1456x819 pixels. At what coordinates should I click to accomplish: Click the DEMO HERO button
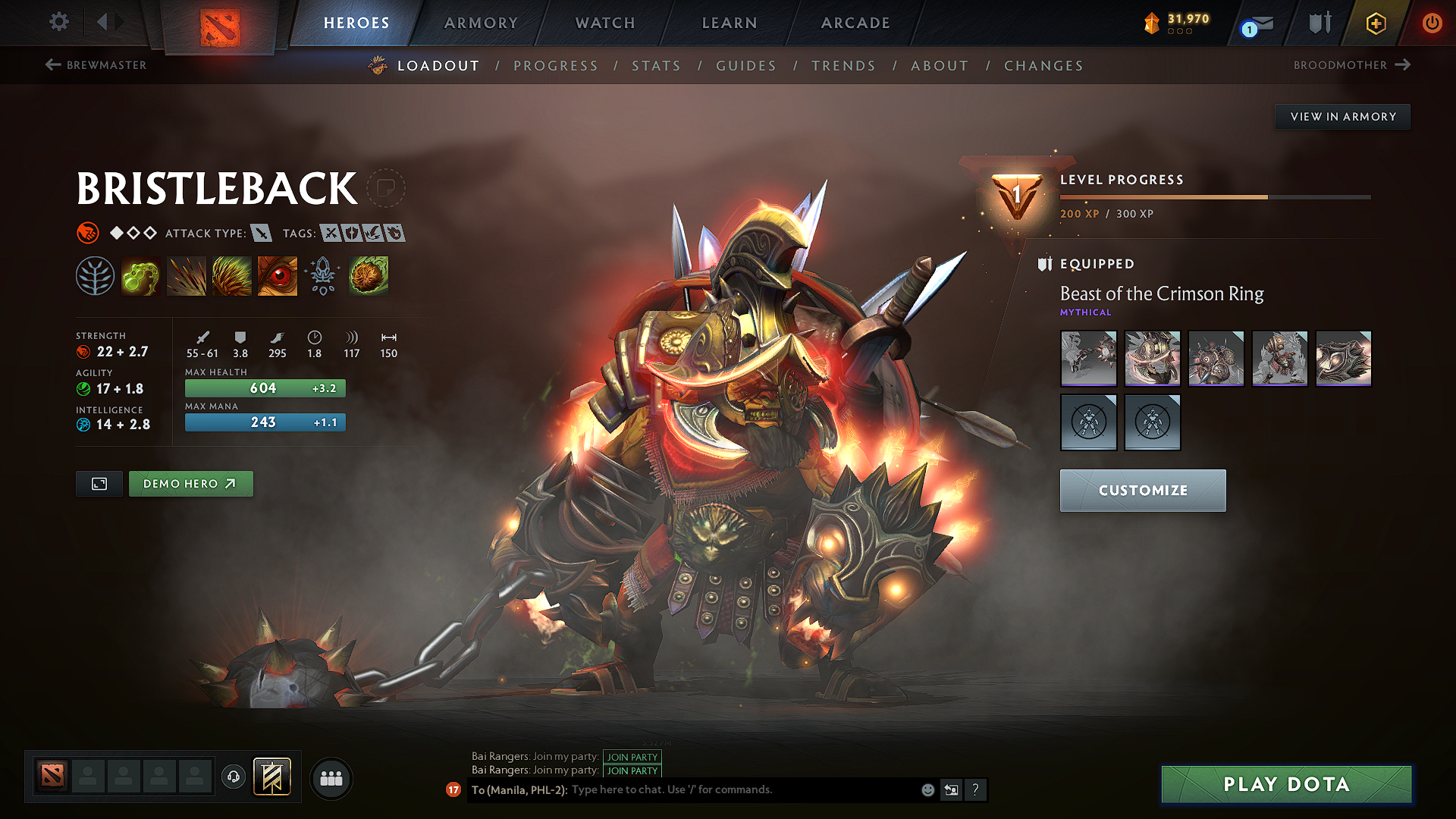(x=190, y=483)
